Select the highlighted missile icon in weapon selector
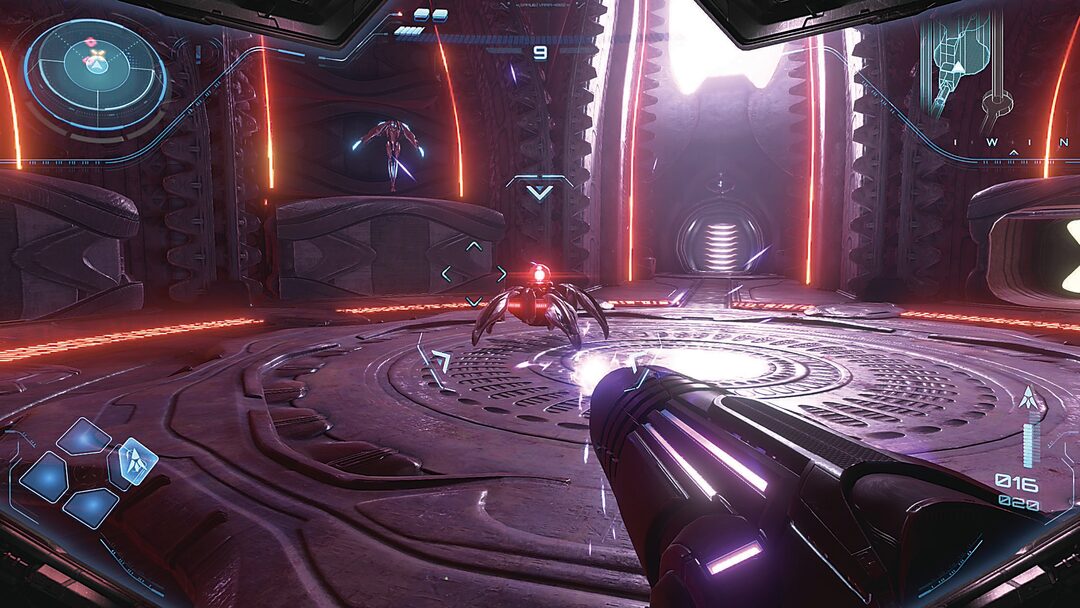 133,461
